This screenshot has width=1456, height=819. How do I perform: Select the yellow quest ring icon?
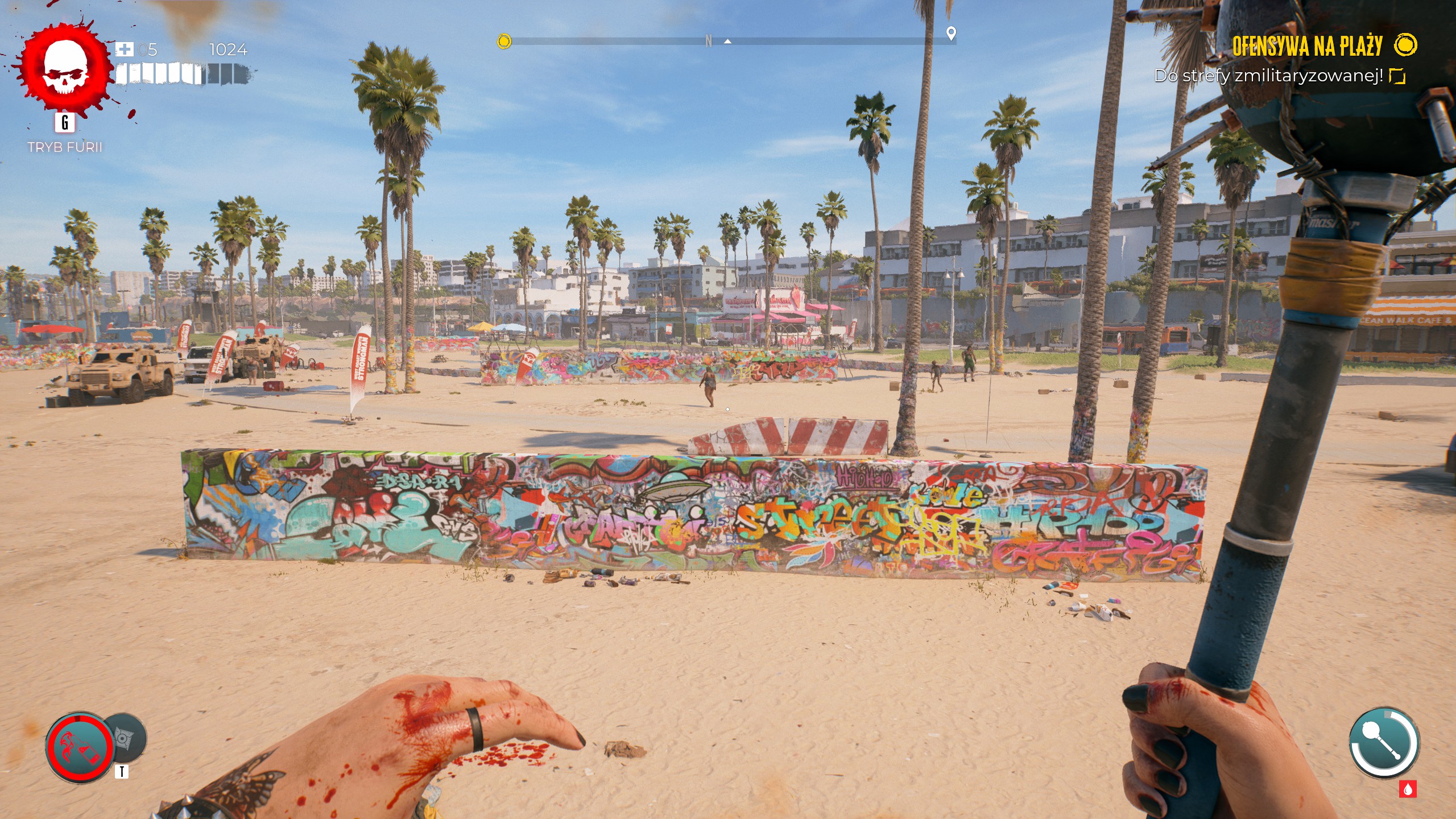tap(1405, 45)
